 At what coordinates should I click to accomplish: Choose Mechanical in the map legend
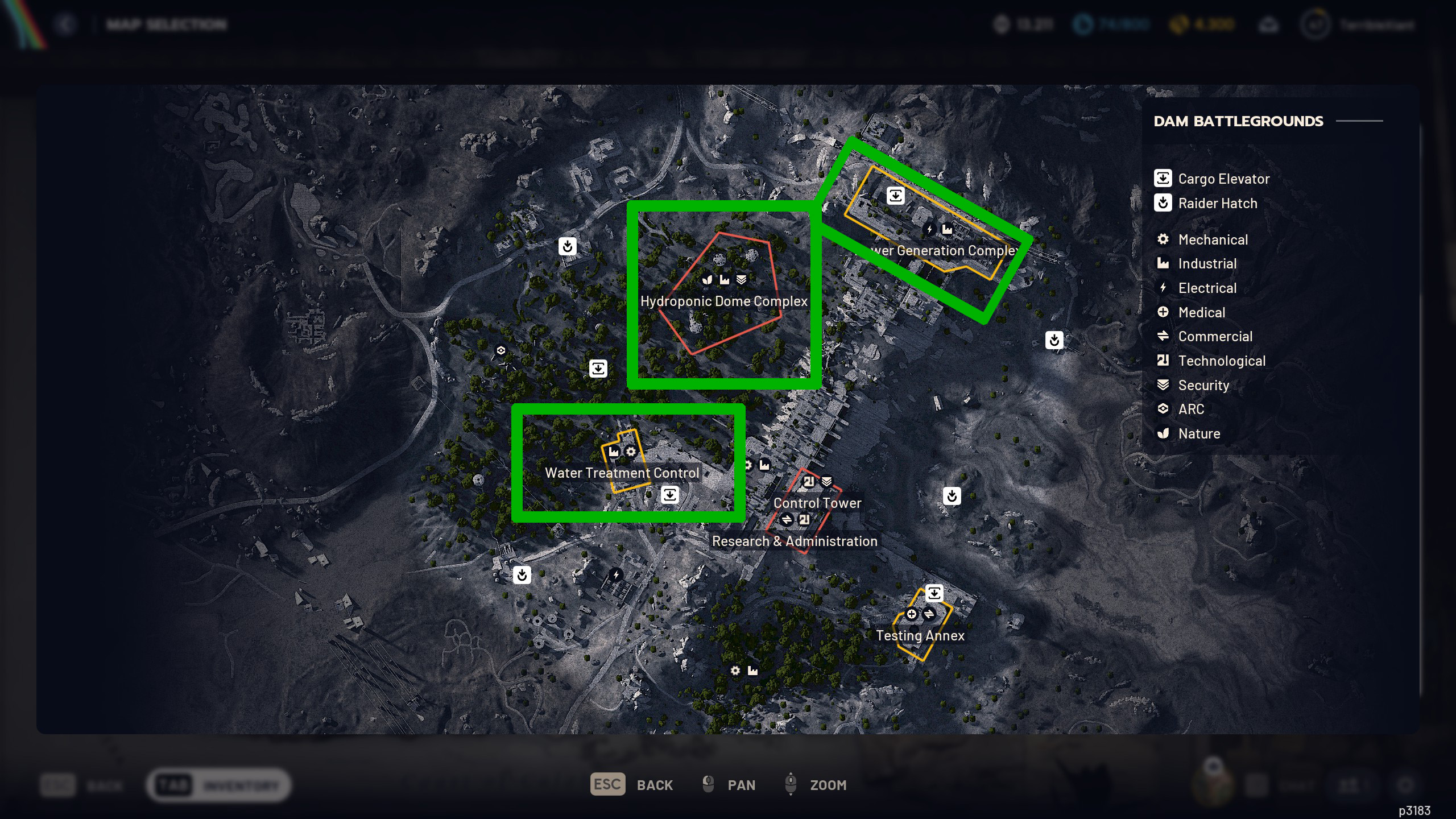[1213, 239]
